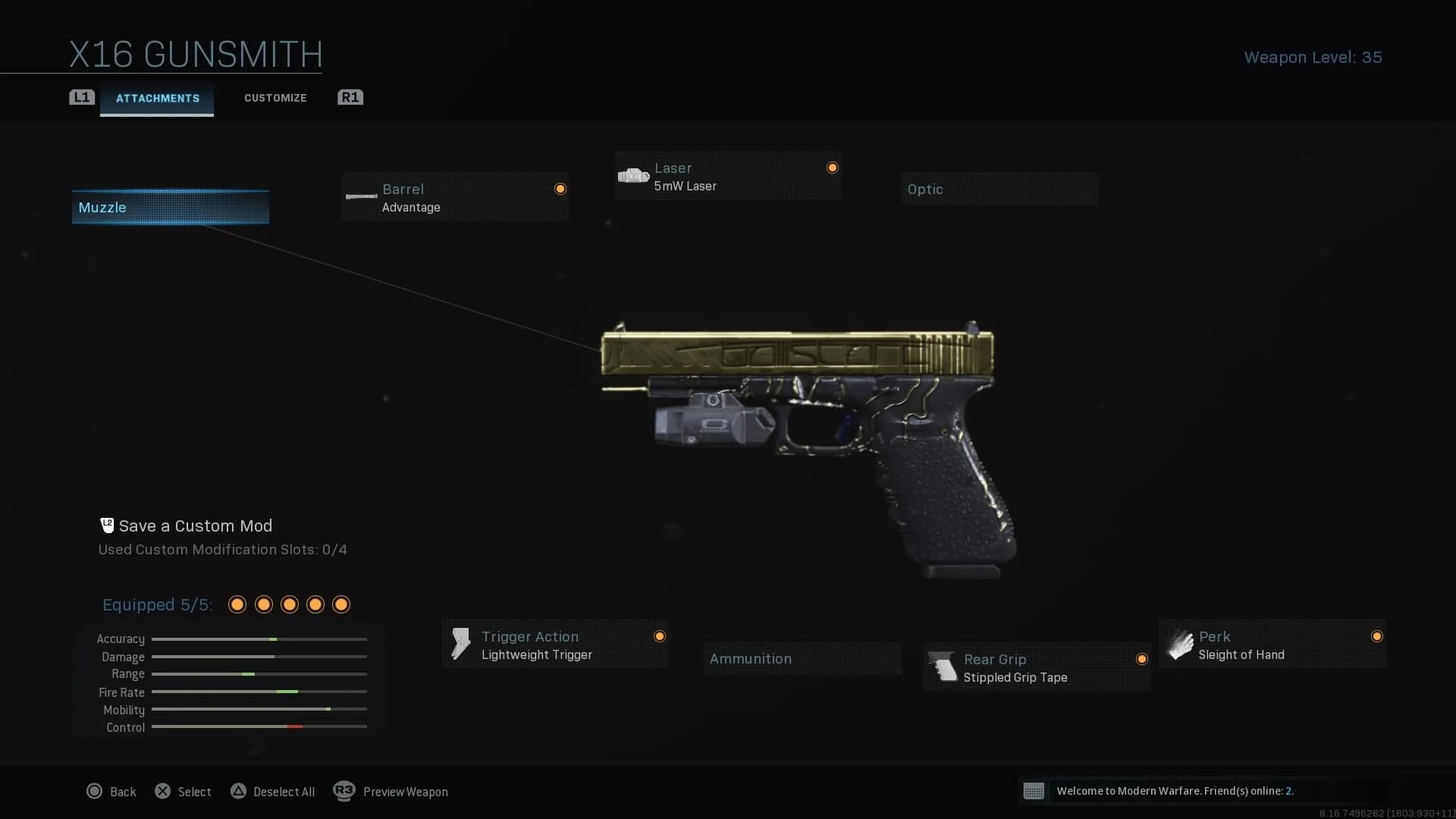This screenshot has height=819, width=1456.
Task: Click the Select option in the footer
Action: click(x=184, y=792)
